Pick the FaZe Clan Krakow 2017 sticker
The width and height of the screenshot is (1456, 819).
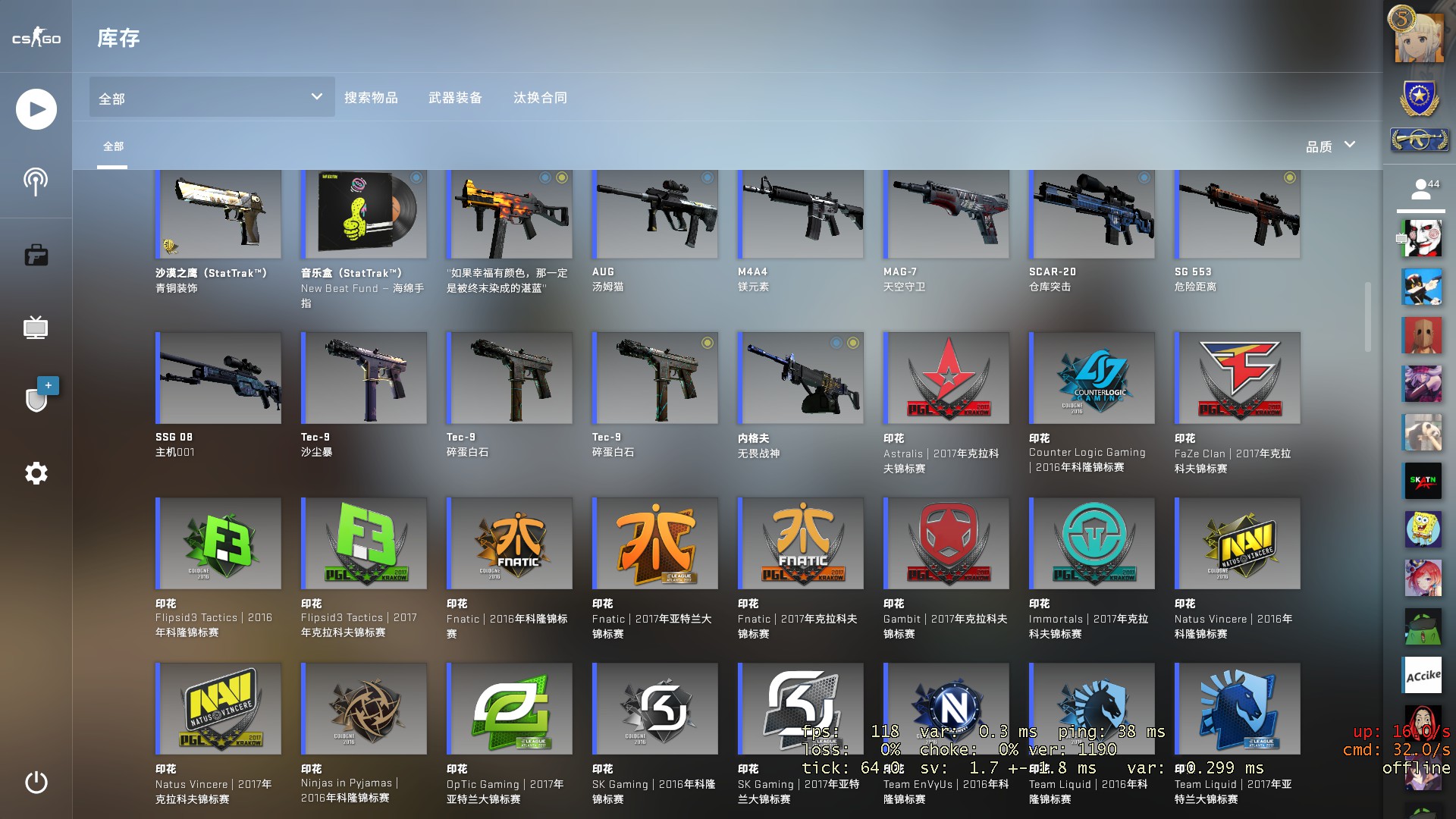point(1238,378)
